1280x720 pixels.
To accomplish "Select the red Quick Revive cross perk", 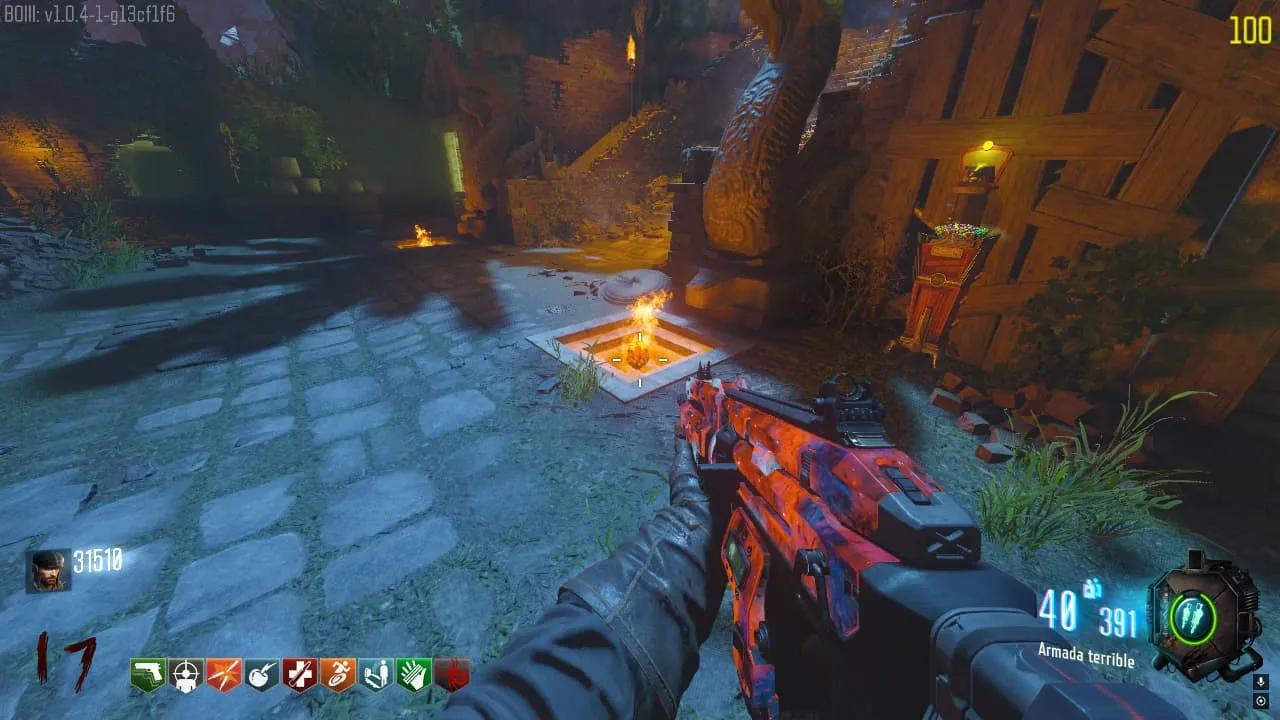I will (299, 675).
